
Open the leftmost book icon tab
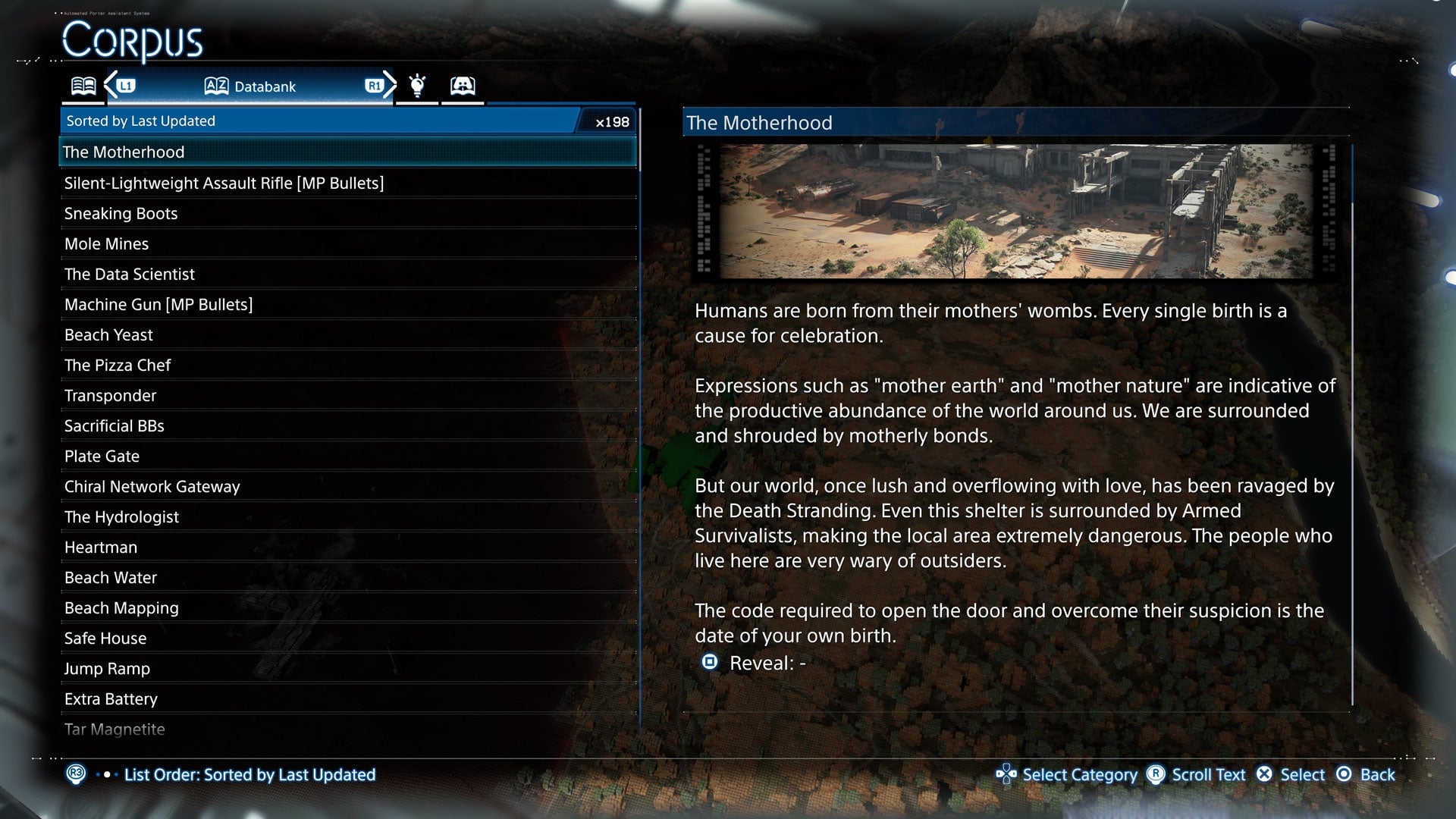click(x=83, y=85)
